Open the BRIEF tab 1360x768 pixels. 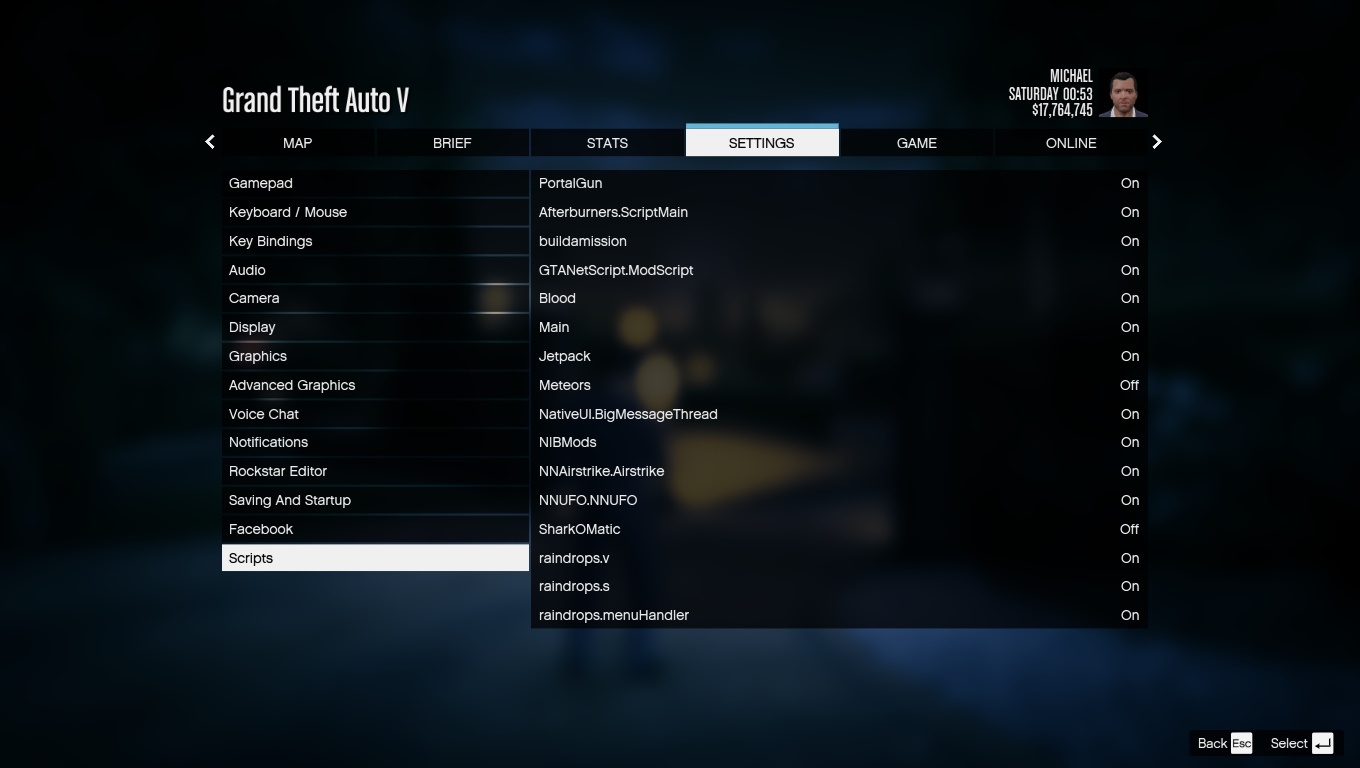(x=452, y=143)
